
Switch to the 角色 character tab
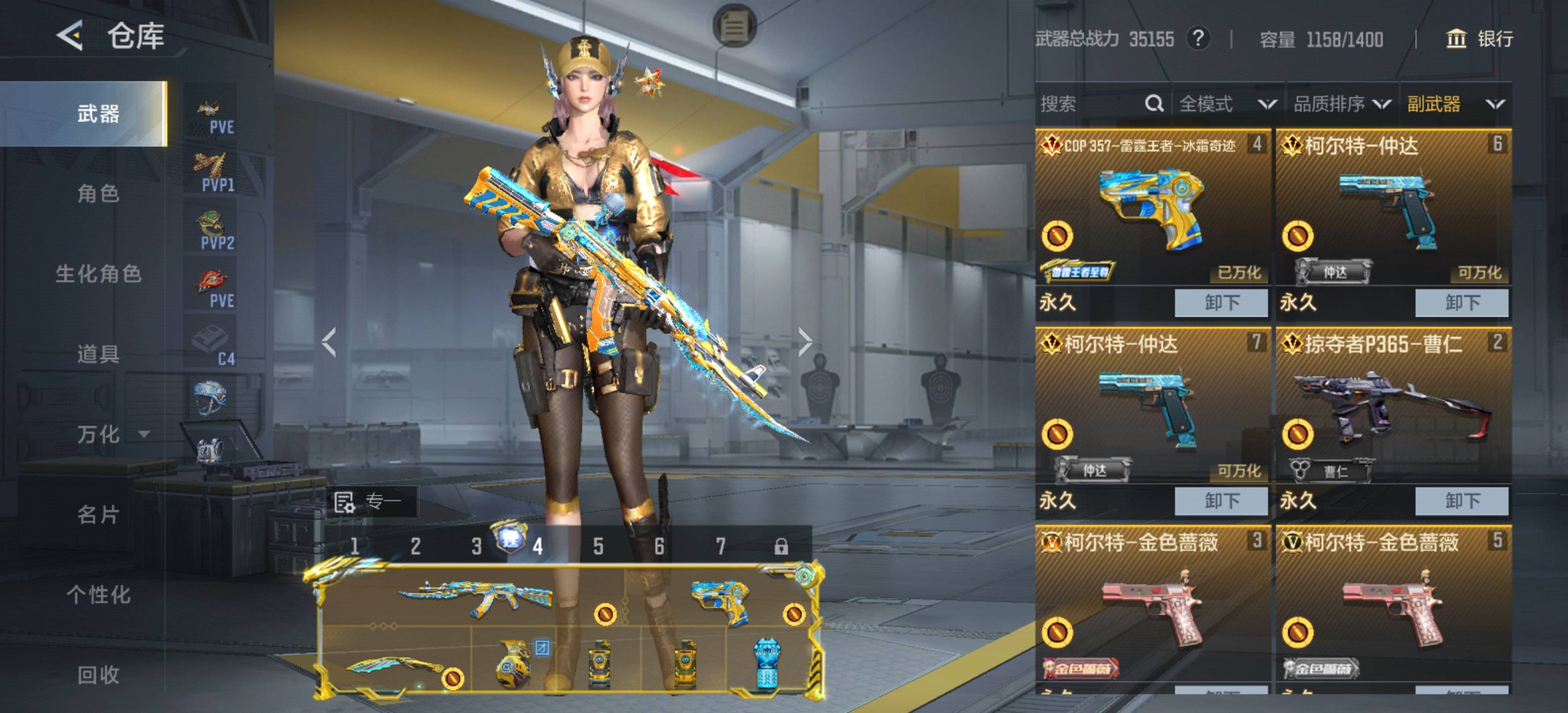point(98,194)
